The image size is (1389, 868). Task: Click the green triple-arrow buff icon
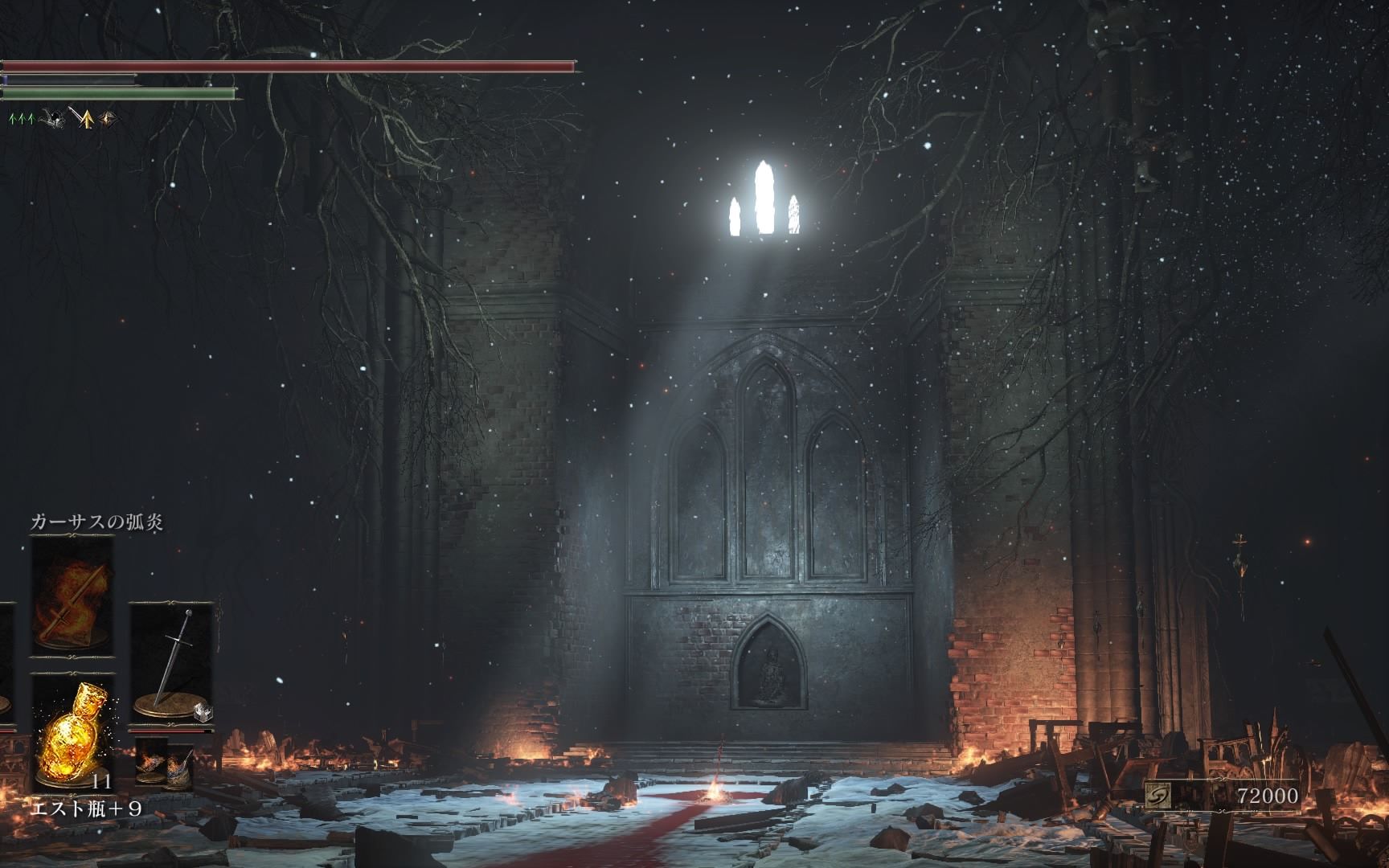(x=21, y=119)
